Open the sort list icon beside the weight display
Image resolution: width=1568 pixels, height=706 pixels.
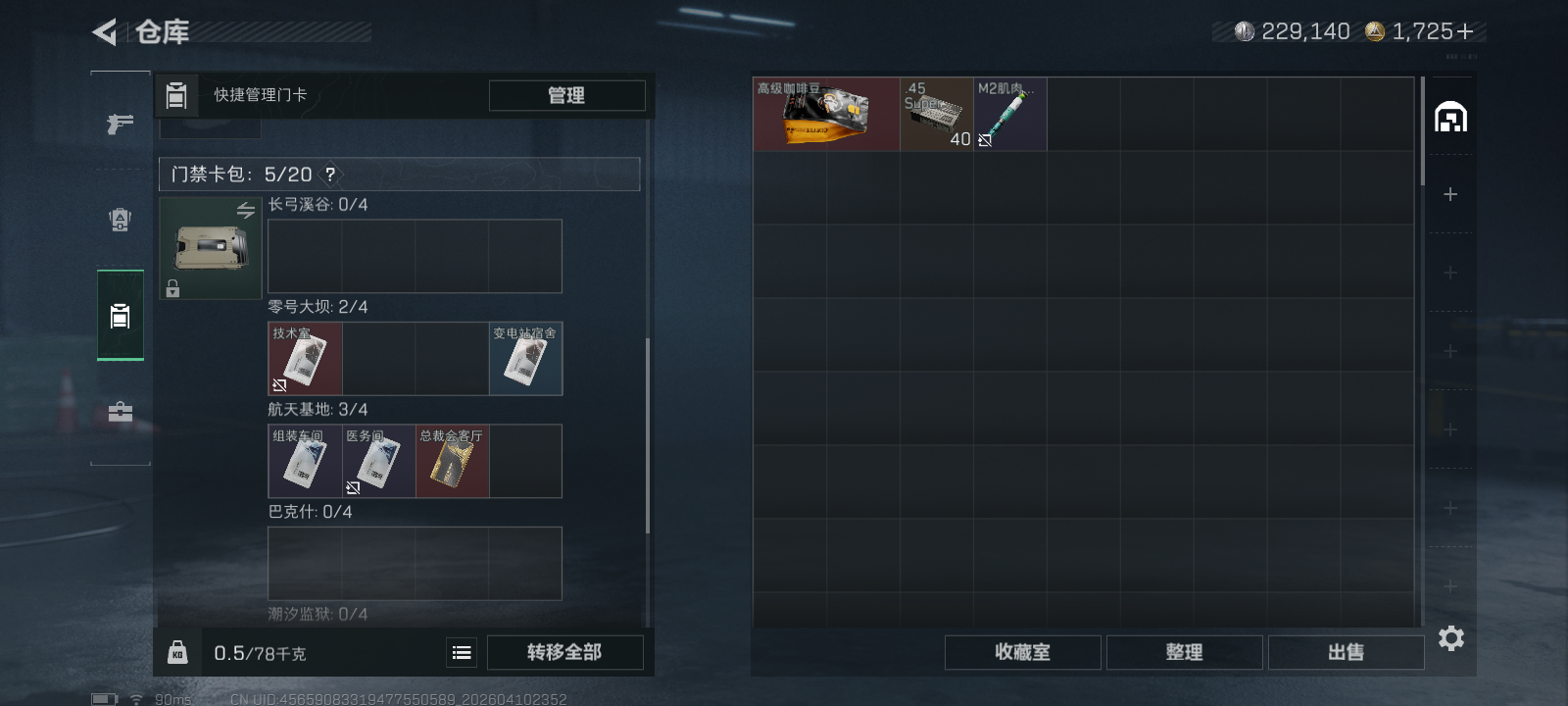coord(461,652)
